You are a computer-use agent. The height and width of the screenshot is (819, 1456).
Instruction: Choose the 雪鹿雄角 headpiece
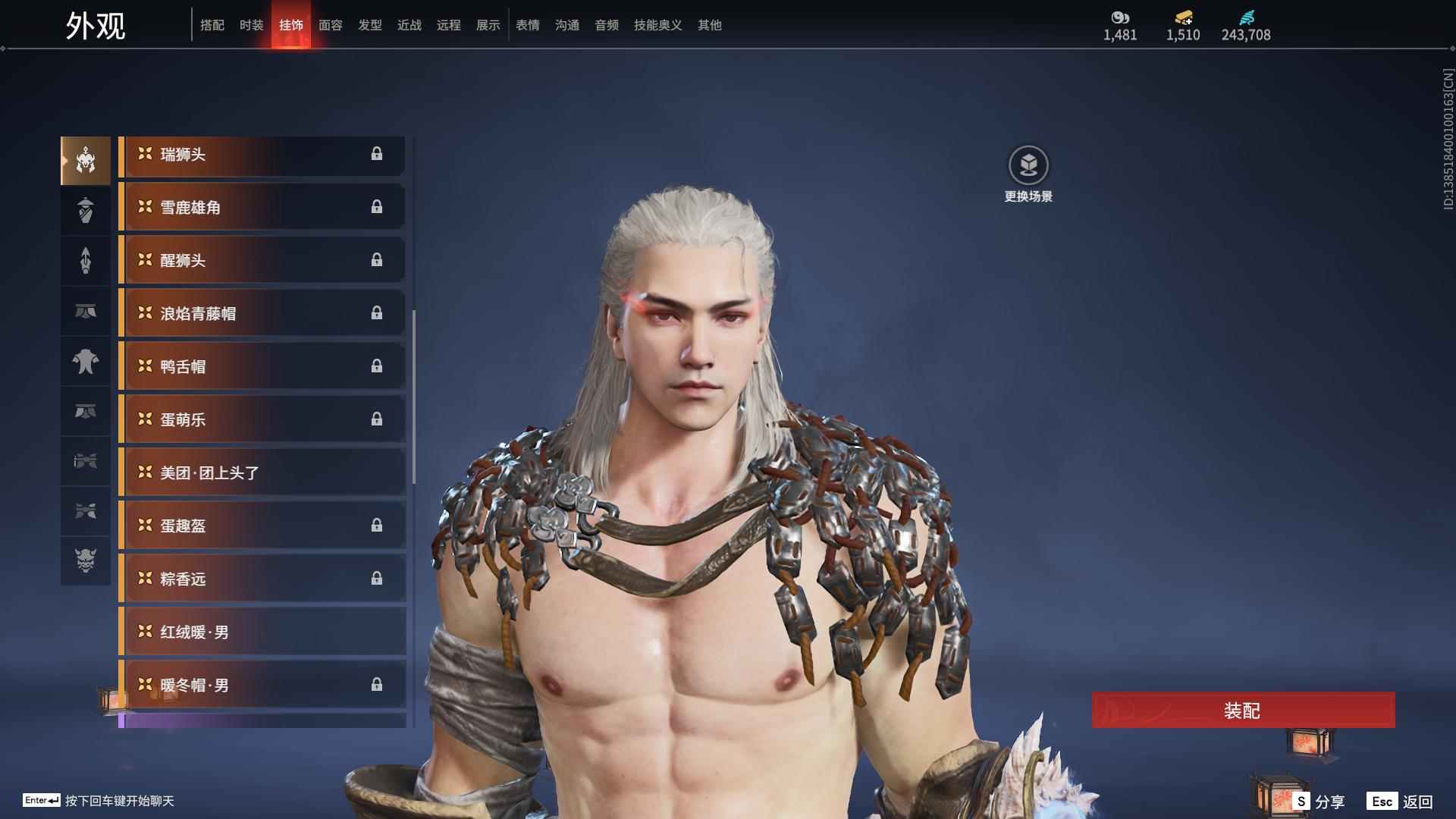tap(262, 208)
